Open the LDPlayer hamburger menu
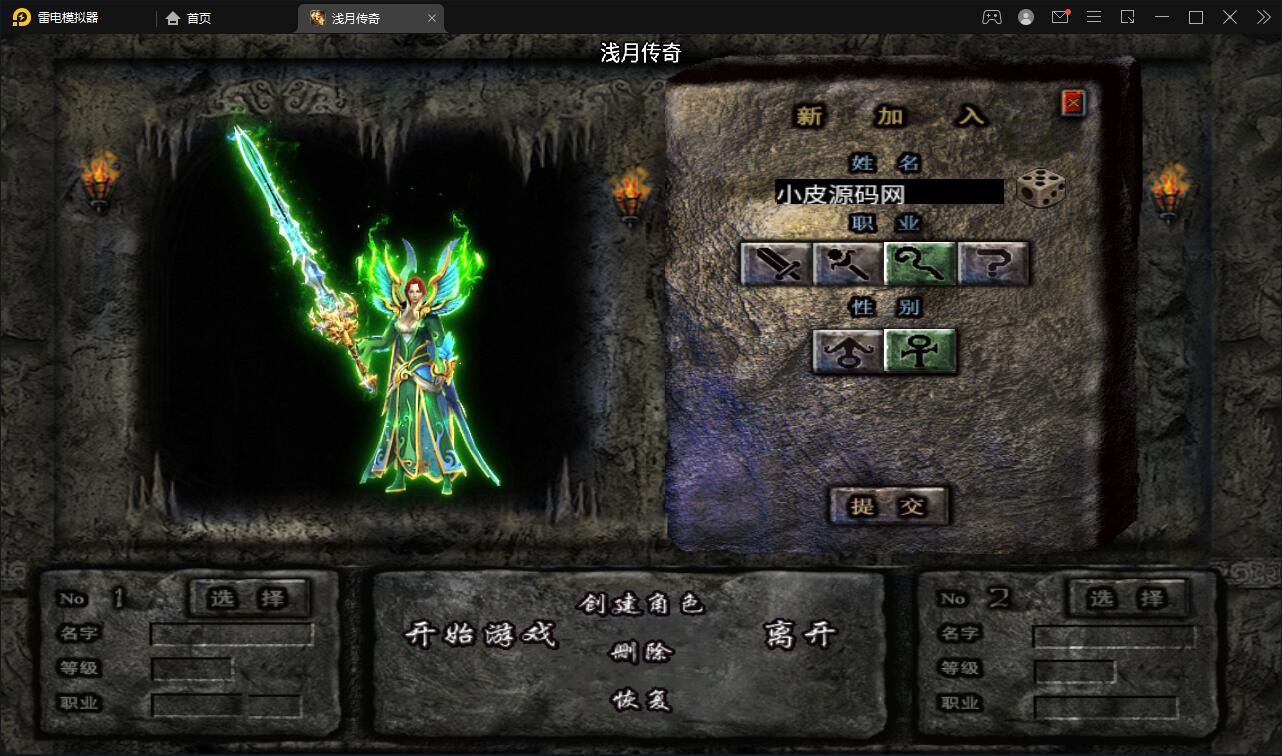This screenshot has height=756, width=1282. tap(1094, 17)
